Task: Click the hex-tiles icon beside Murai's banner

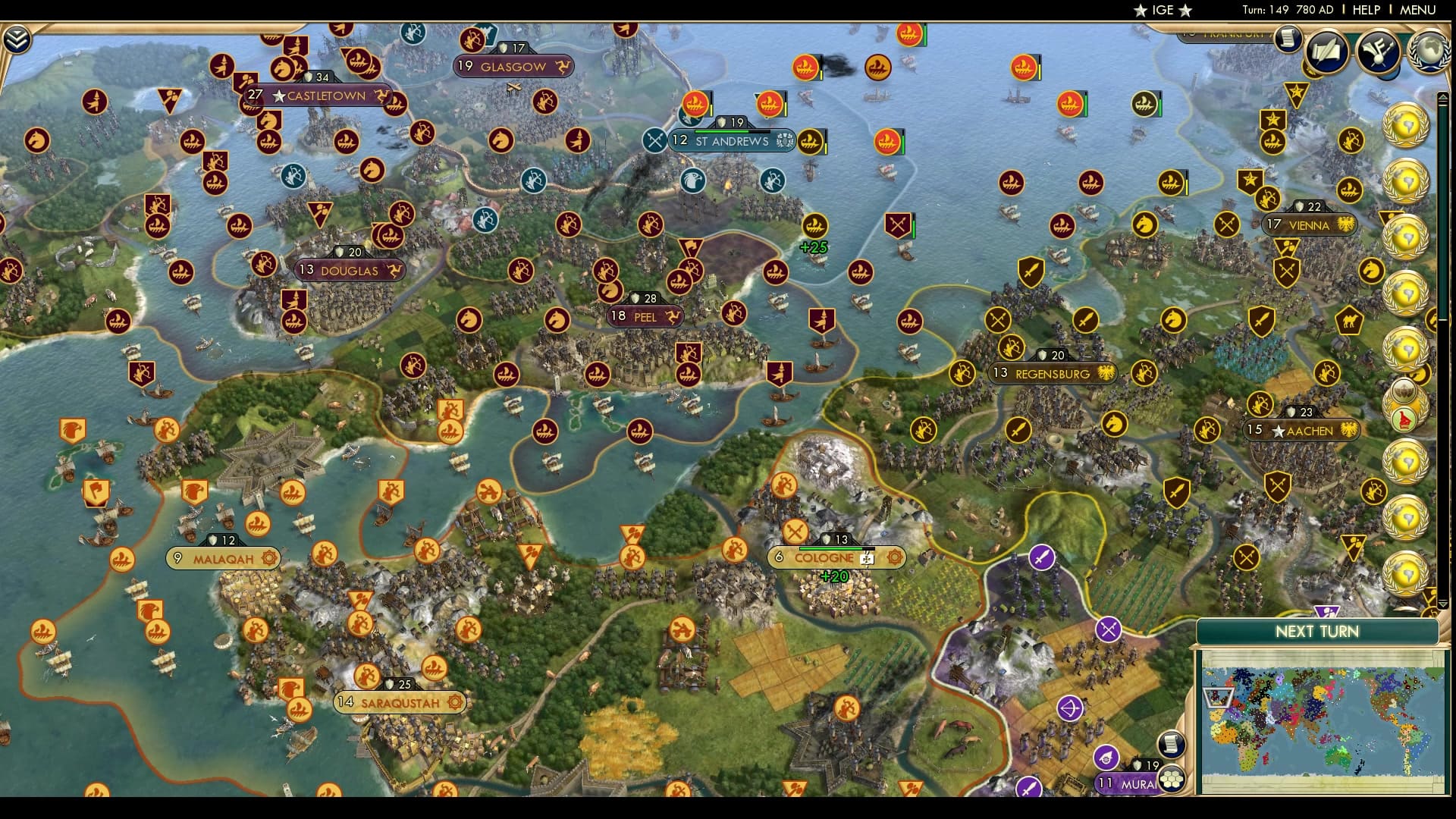Action: coord(1172,780)
